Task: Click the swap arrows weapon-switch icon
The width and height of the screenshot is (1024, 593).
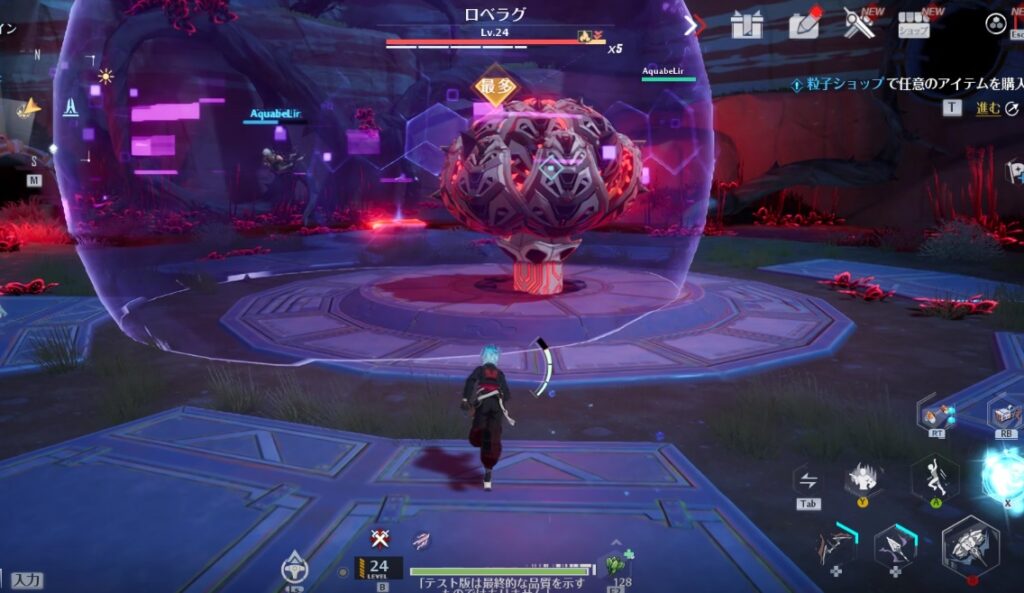Action: pos(808,480)
